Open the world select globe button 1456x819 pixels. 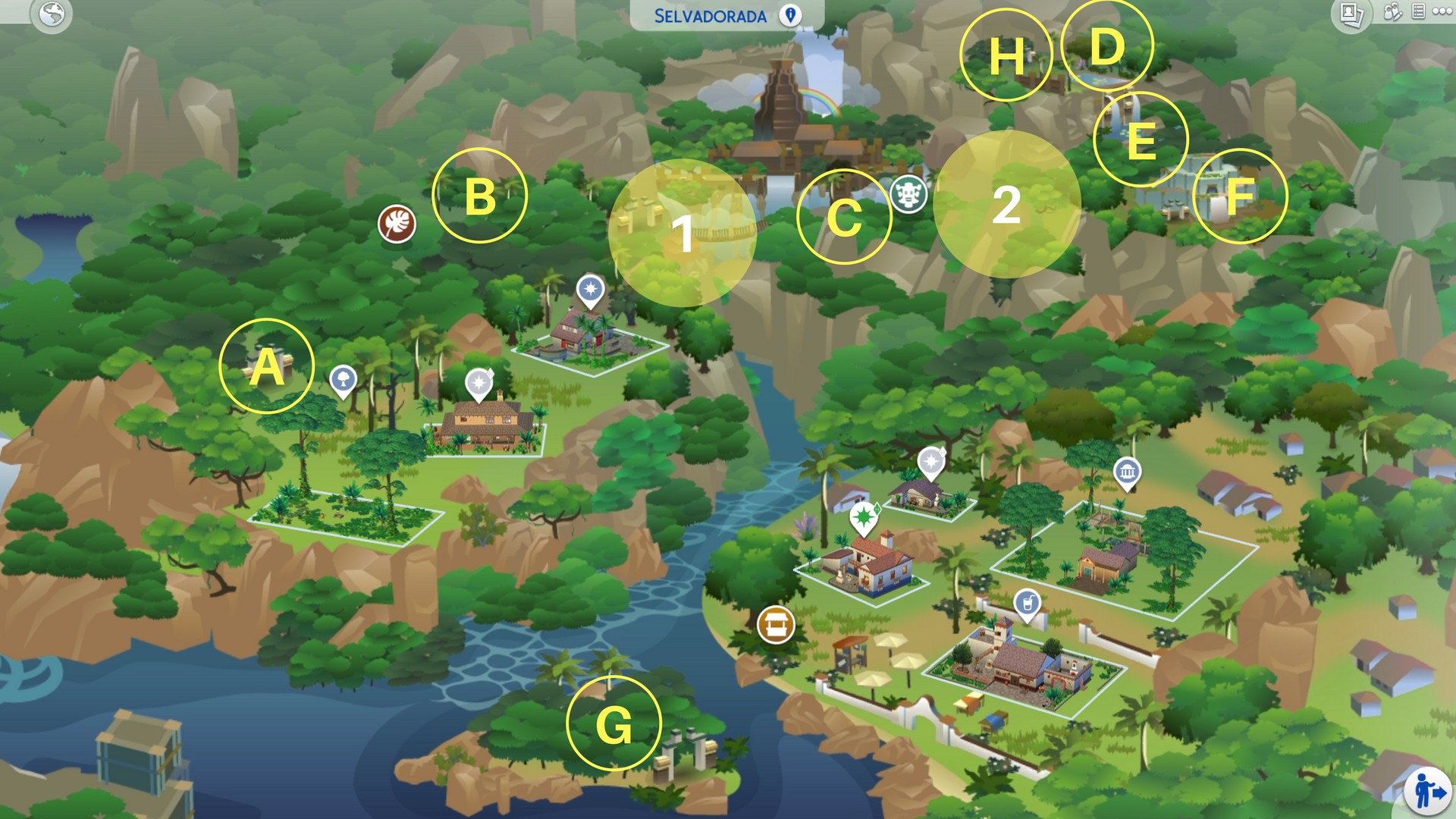(52, 14)
